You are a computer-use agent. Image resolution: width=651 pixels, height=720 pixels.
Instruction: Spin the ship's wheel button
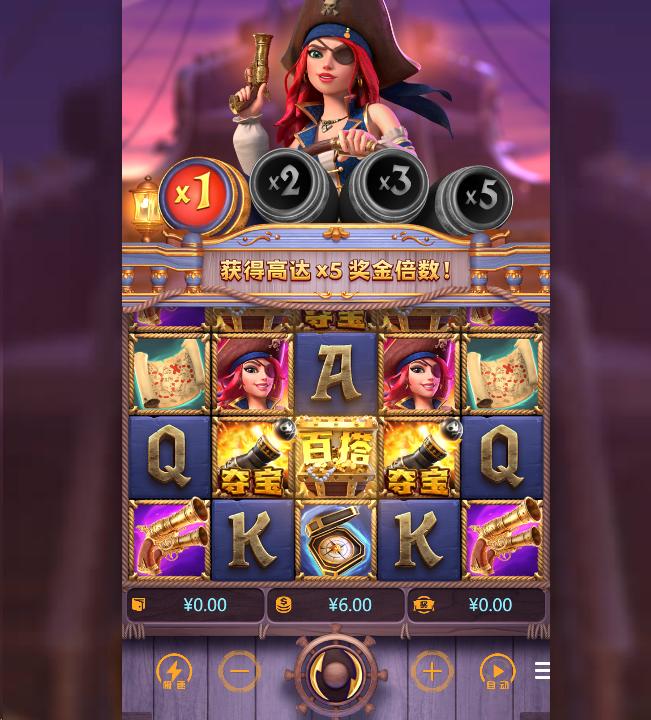(x=335, y=674)
